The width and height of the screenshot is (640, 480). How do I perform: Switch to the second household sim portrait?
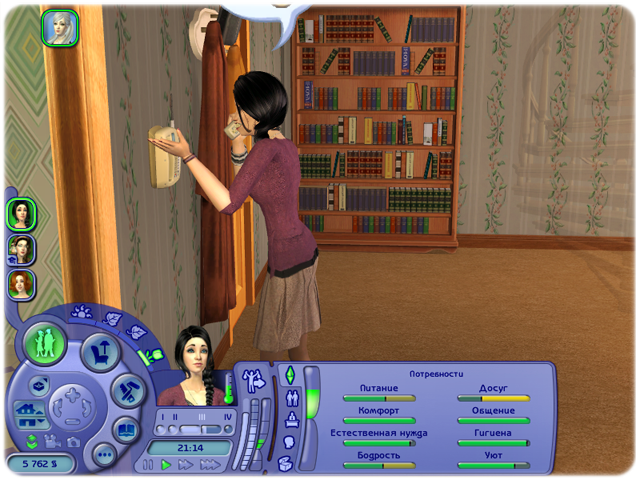coord(21,248)
